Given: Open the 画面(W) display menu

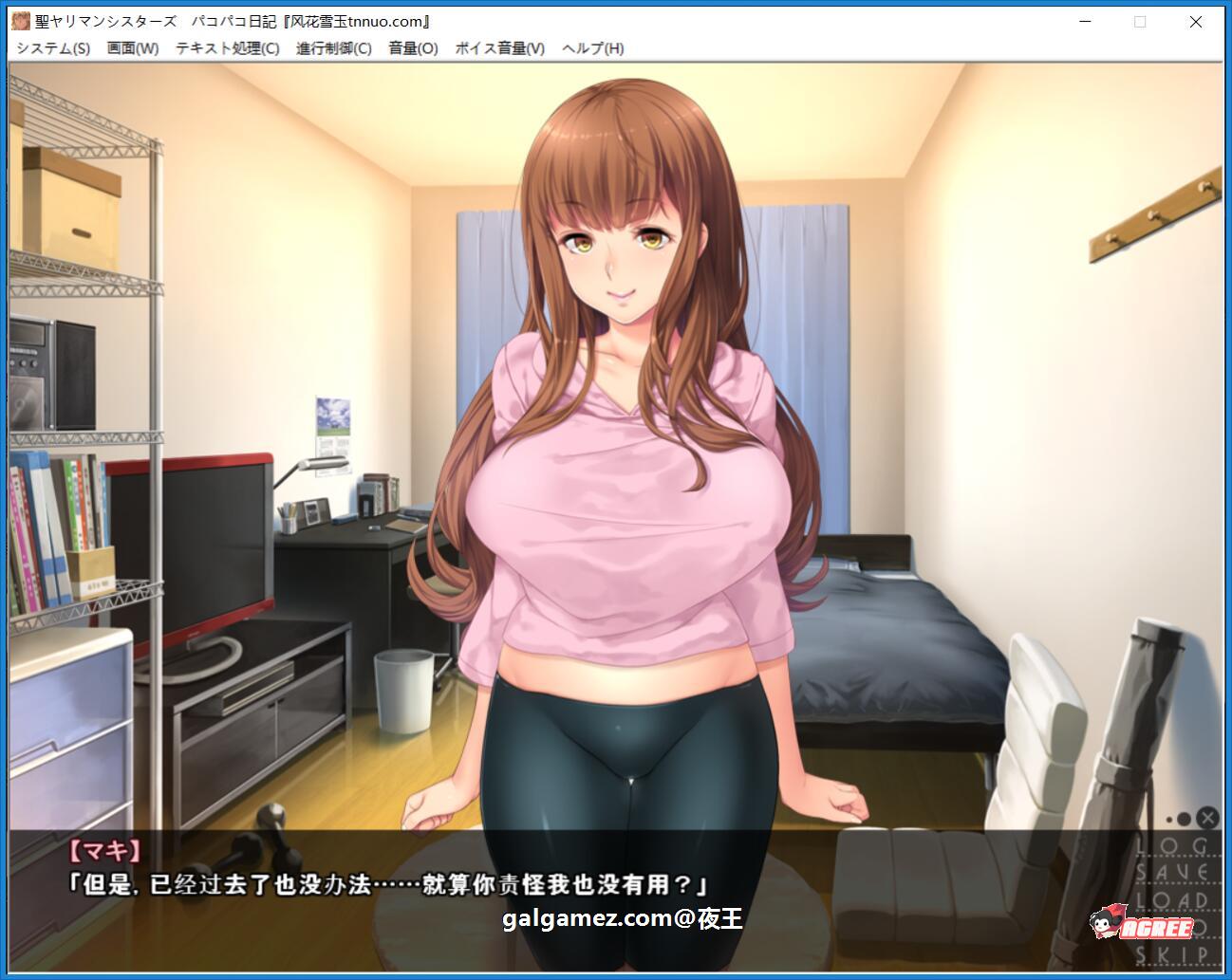Looking at the screenshot, I should (x=131, y=47).
